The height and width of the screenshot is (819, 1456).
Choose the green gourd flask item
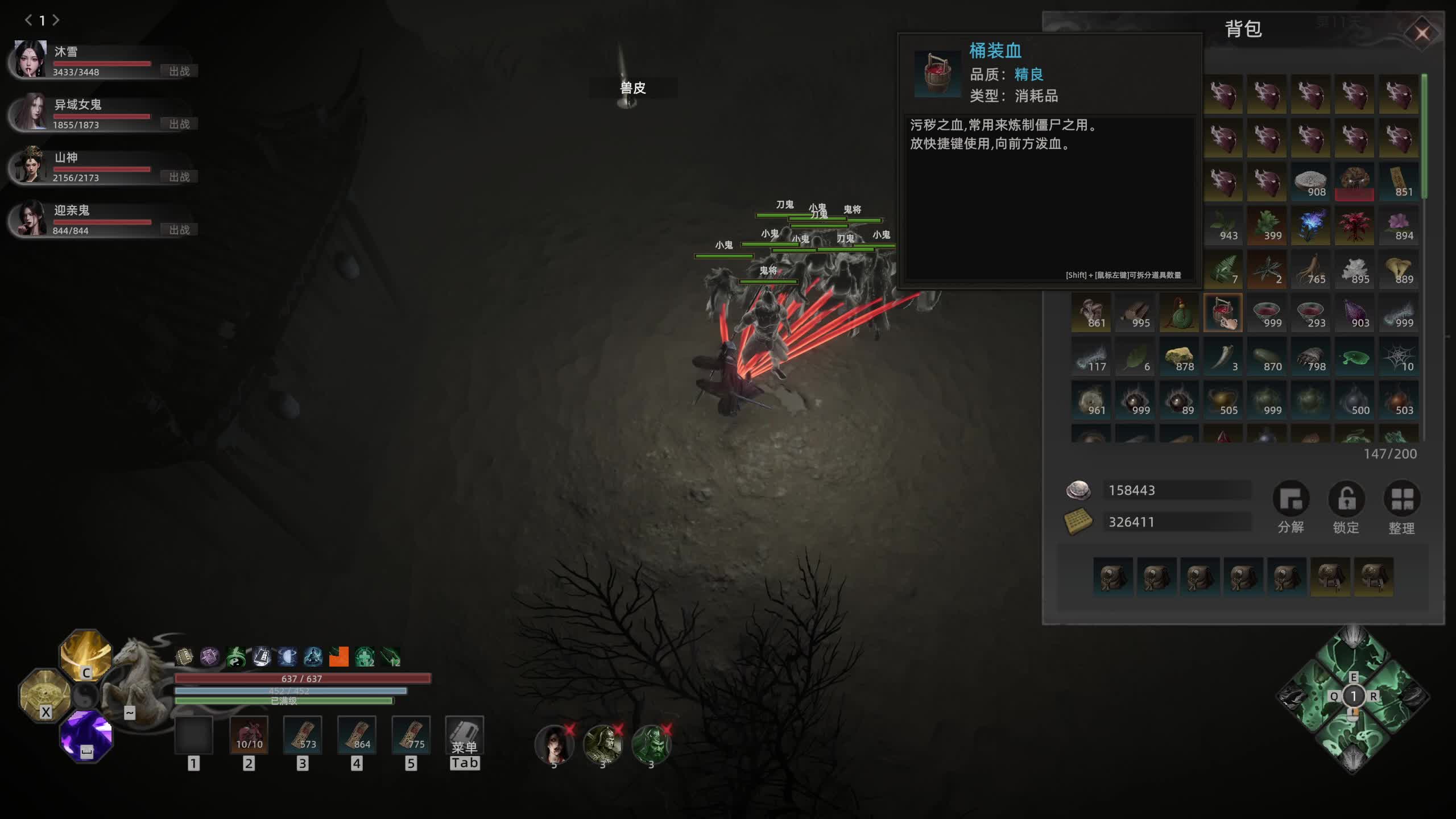(x=1179, y=312)
